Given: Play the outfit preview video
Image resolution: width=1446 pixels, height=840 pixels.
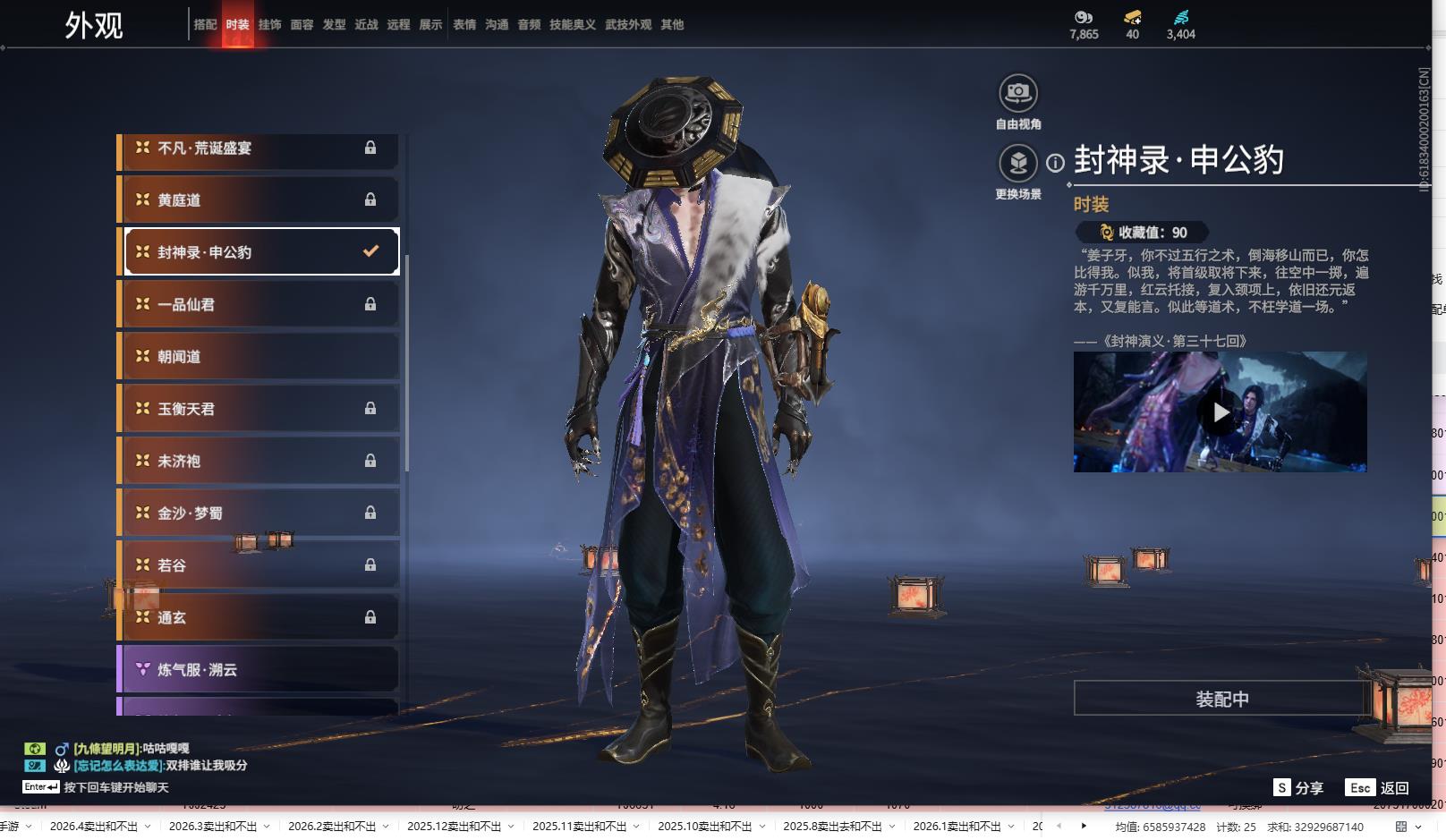Looking at the screenshot, I should pos(1220,412).
